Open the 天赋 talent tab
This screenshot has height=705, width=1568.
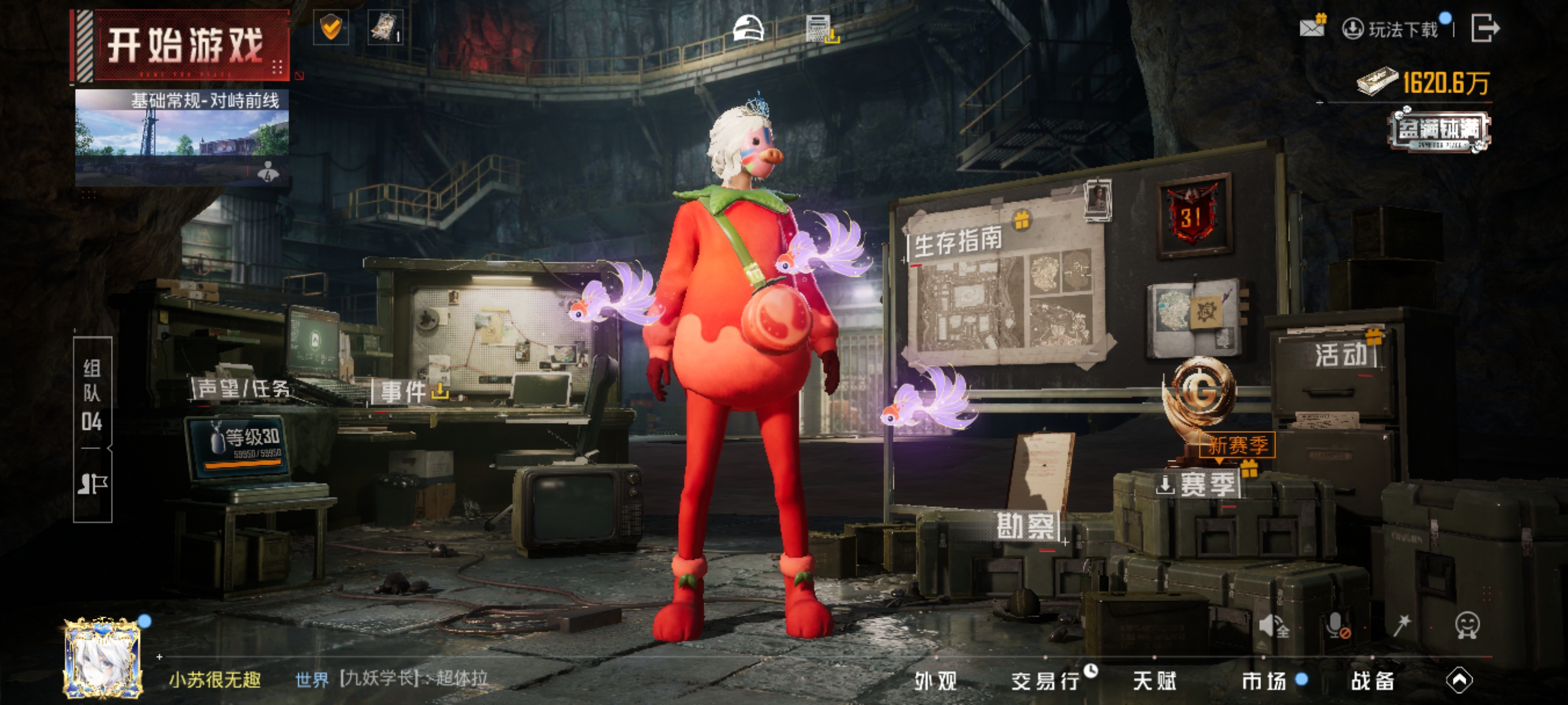click(x=1154, y=681)
